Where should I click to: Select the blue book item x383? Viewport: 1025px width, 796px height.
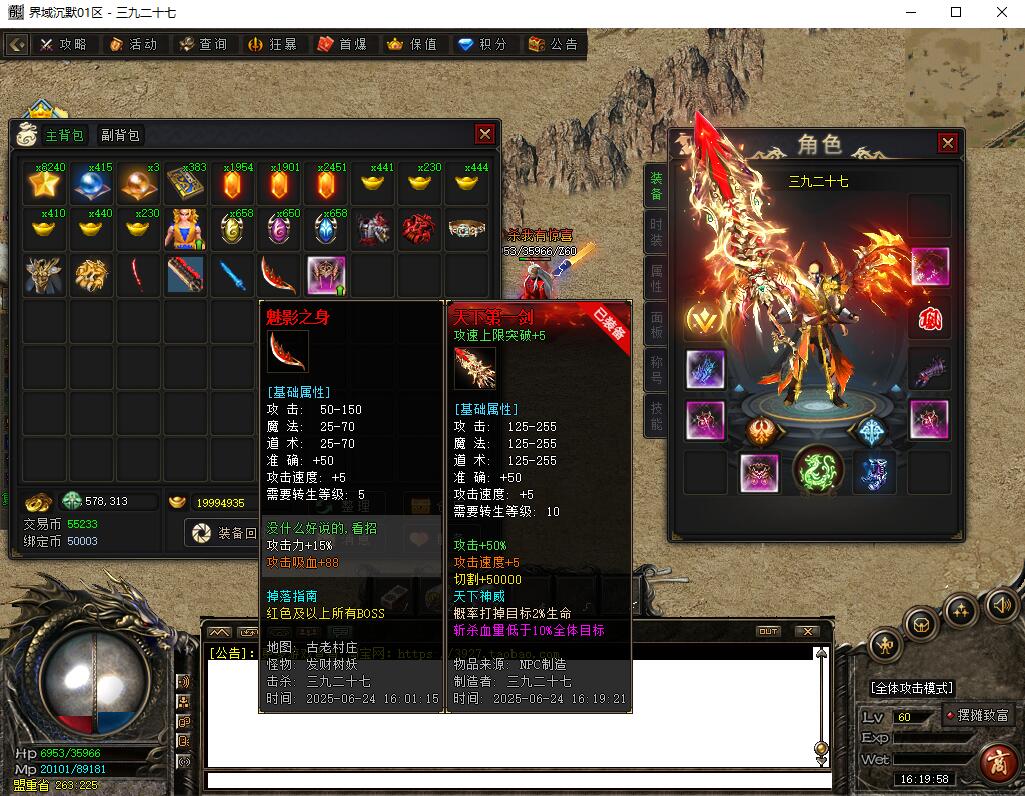point(186,184)
